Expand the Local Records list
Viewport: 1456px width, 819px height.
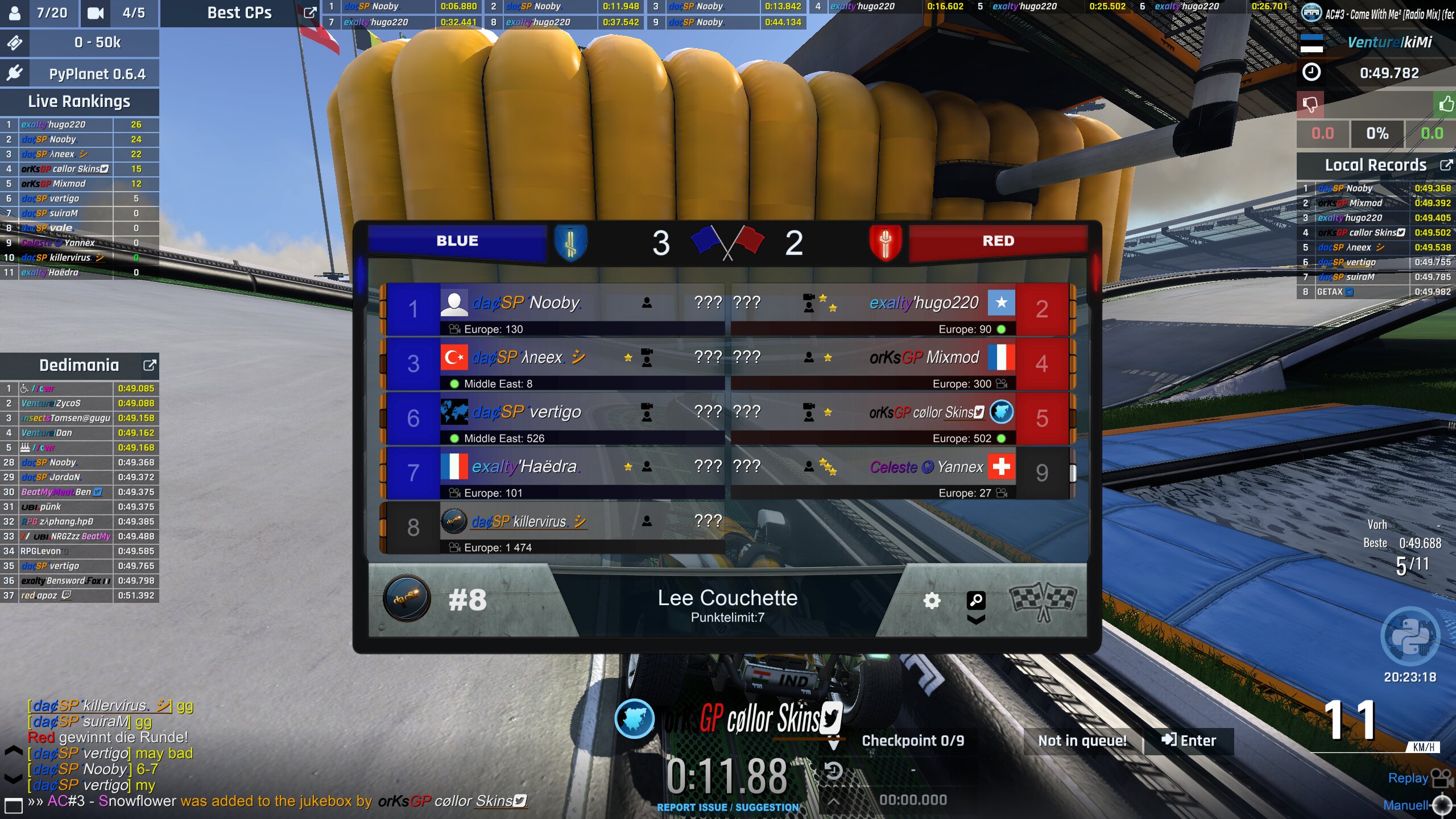(1445, 165)
